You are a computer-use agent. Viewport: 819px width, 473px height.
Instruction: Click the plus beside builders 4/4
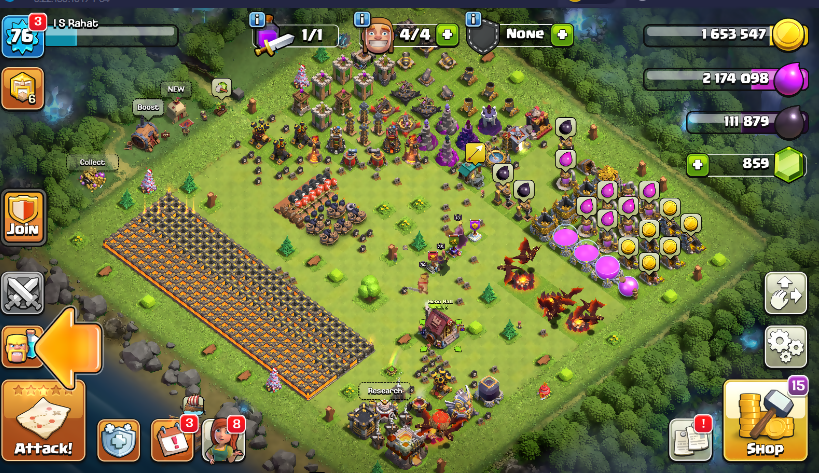[x=446, y=35]
